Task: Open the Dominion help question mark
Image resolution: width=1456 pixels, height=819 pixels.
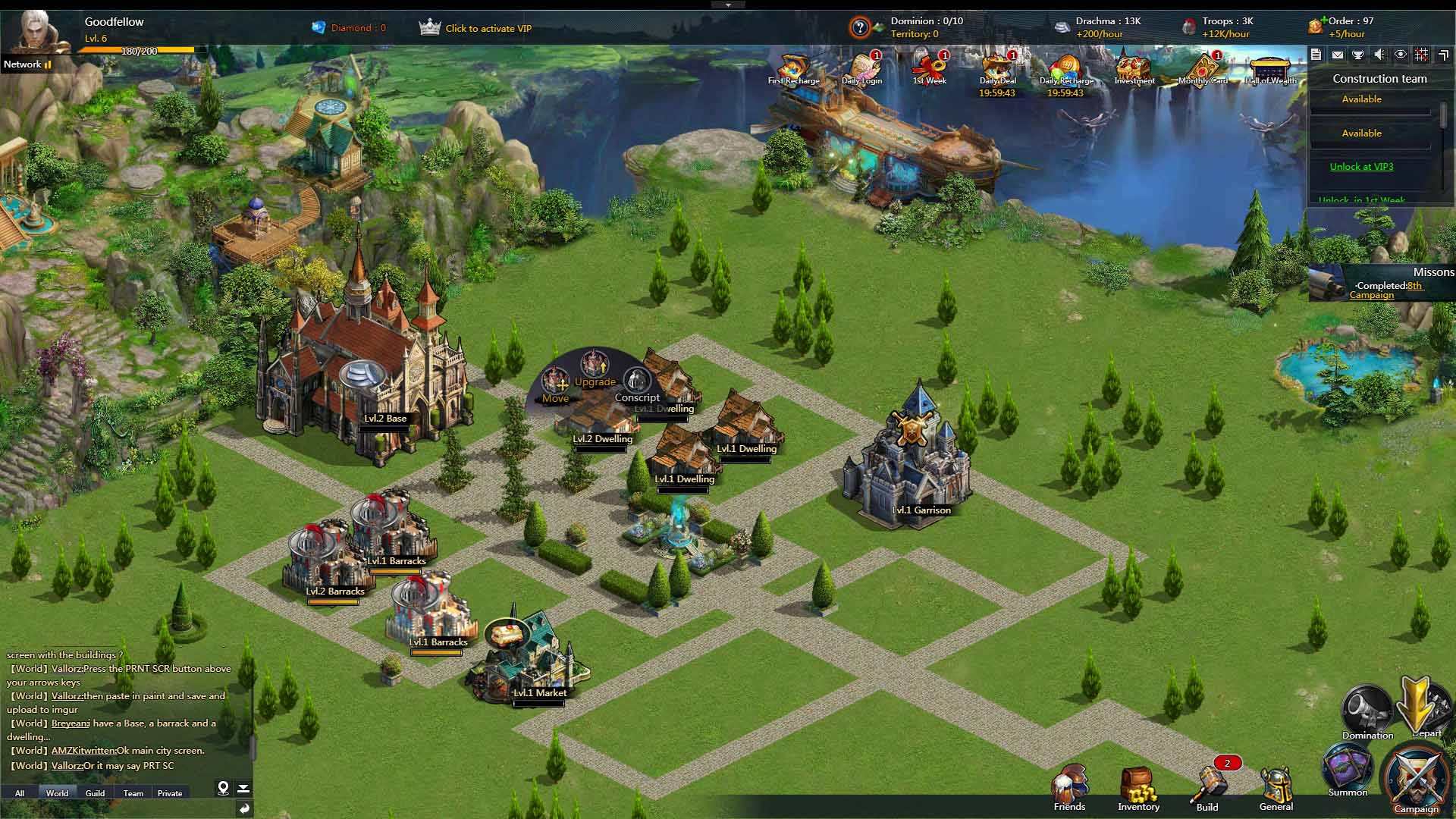Action: [x=859, y=28]
